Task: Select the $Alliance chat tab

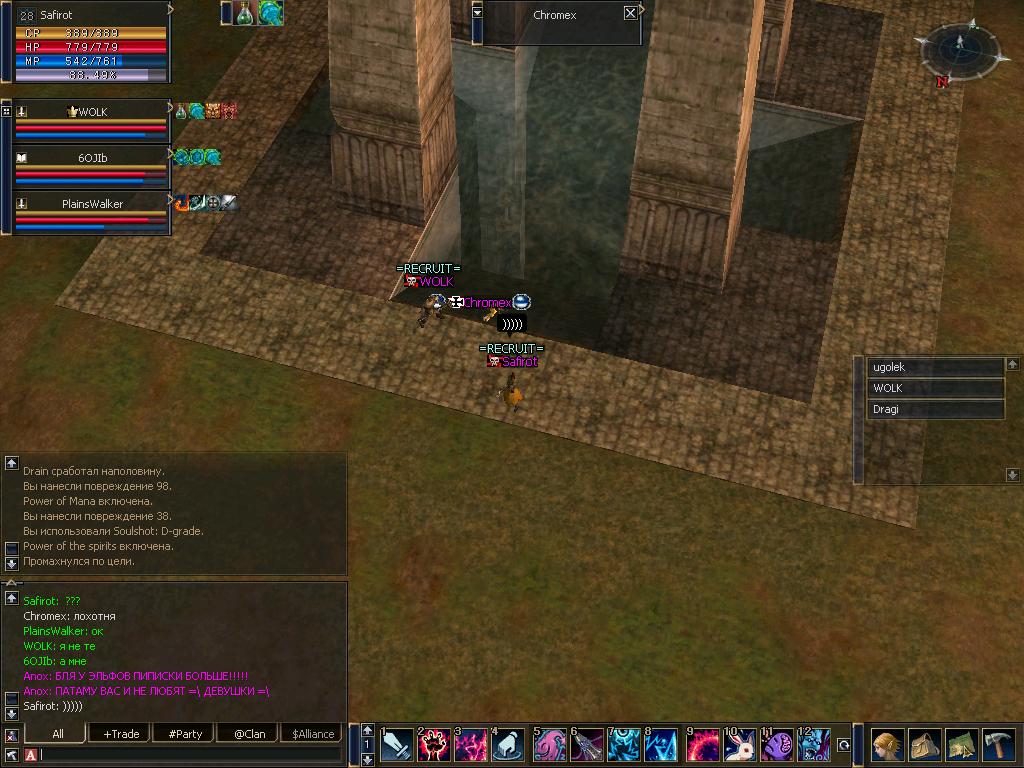Action: tap(313, 734)
